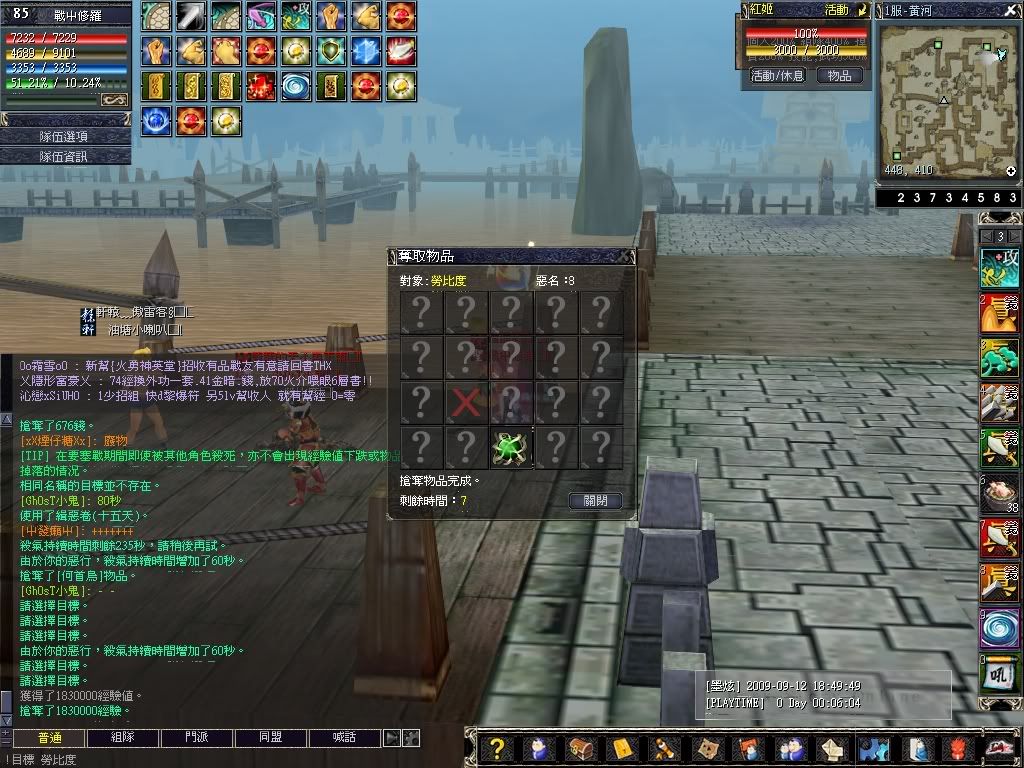Viewport: 1024px width, 768px height.
Task: Activate the blue whirlpool skill in the side hotbar
Action: pyautogui.click(x=999, y=628)
